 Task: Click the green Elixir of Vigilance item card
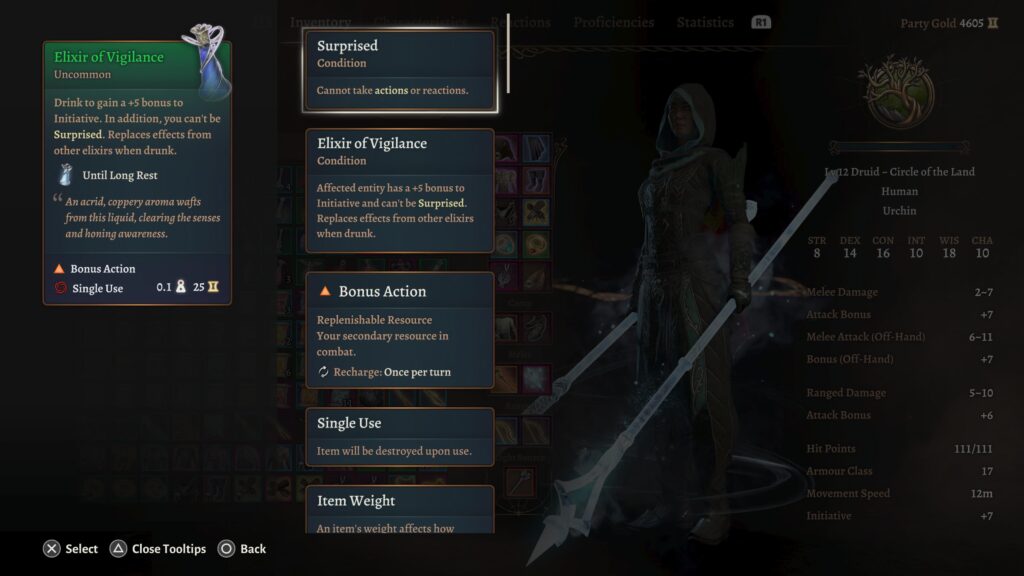[137, 172]
